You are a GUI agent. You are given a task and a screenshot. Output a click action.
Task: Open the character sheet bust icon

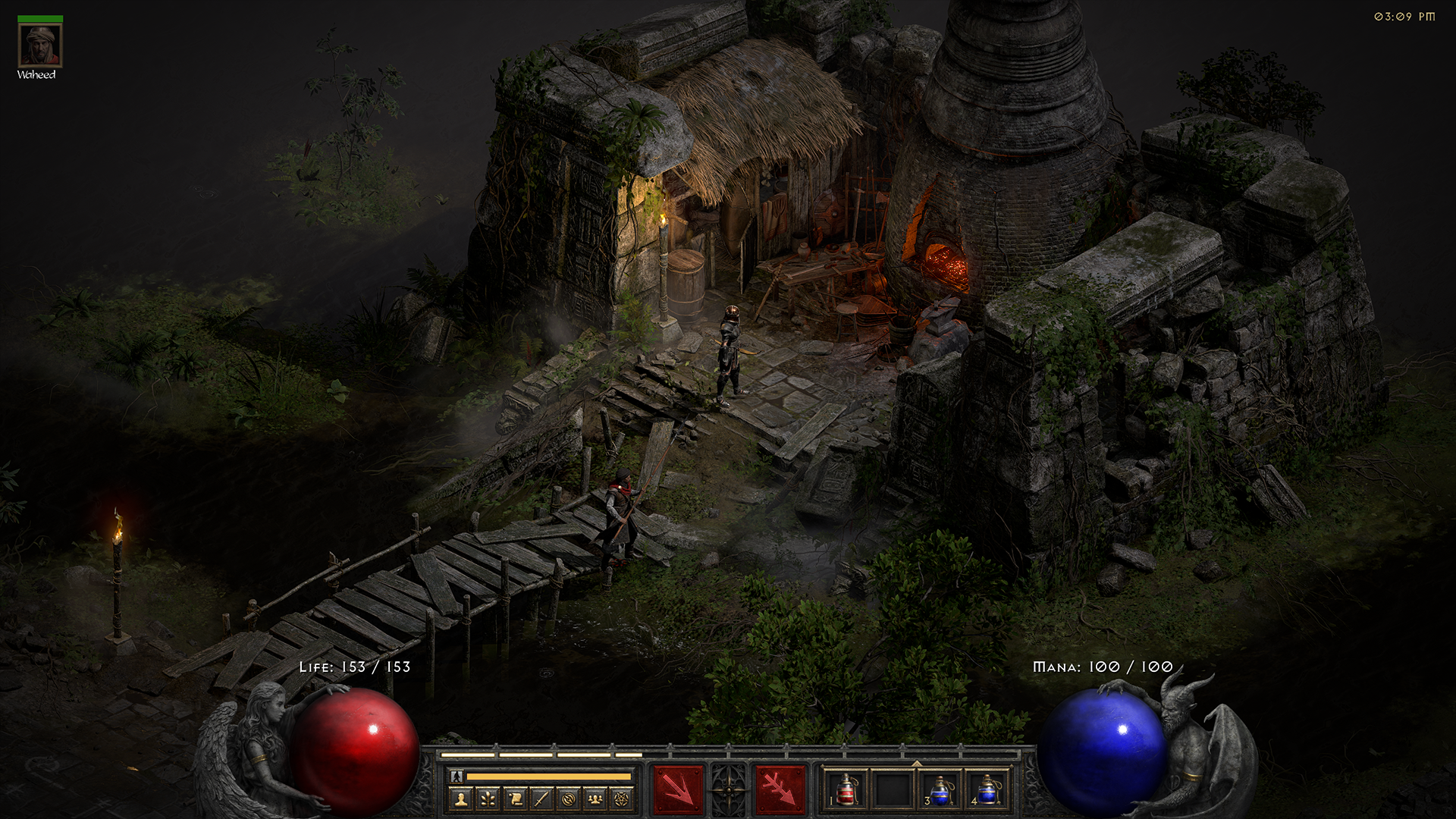click(x=461, y=799)
